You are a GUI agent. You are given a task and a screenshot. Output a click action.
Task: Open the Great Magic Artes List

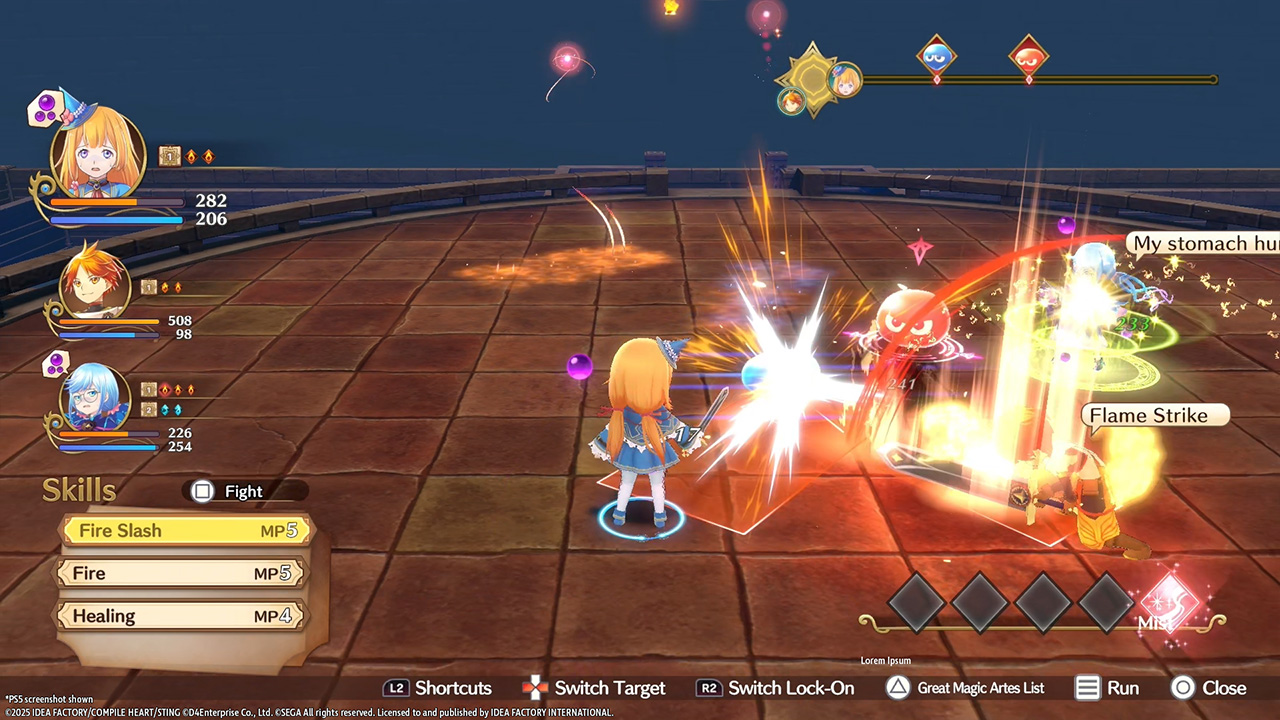[x=965, y=688]
